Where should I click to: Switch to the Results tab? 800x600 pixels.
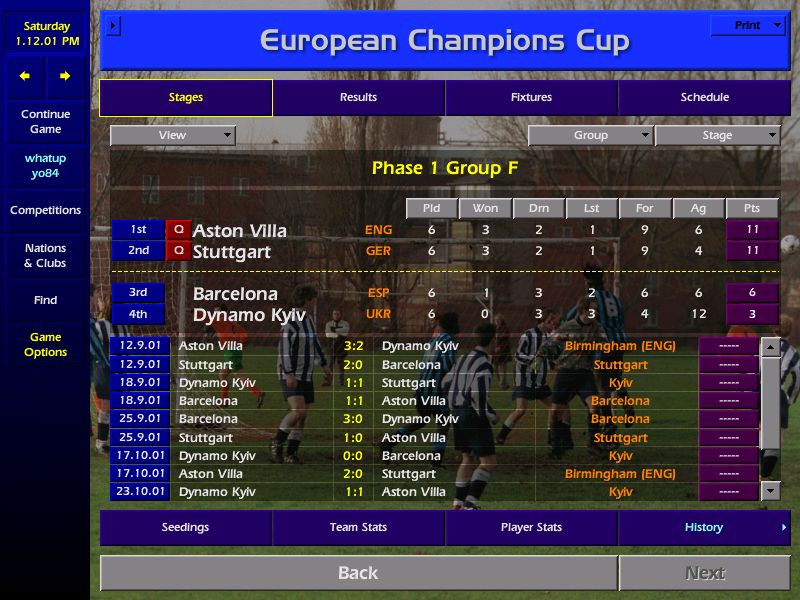pos(358,97)
